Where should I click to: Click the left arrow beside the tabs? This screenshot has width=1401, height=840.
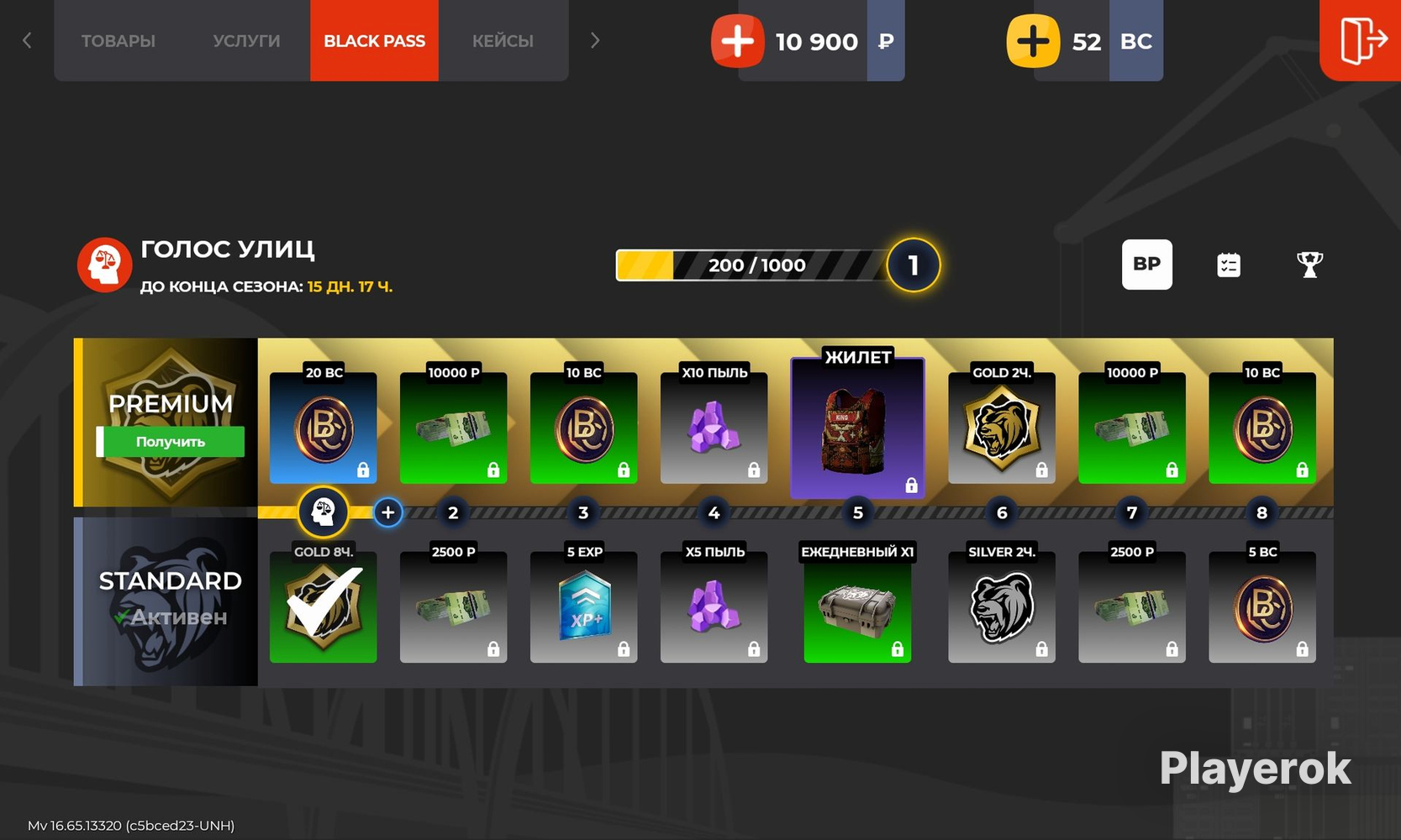[x=27, y=40]
